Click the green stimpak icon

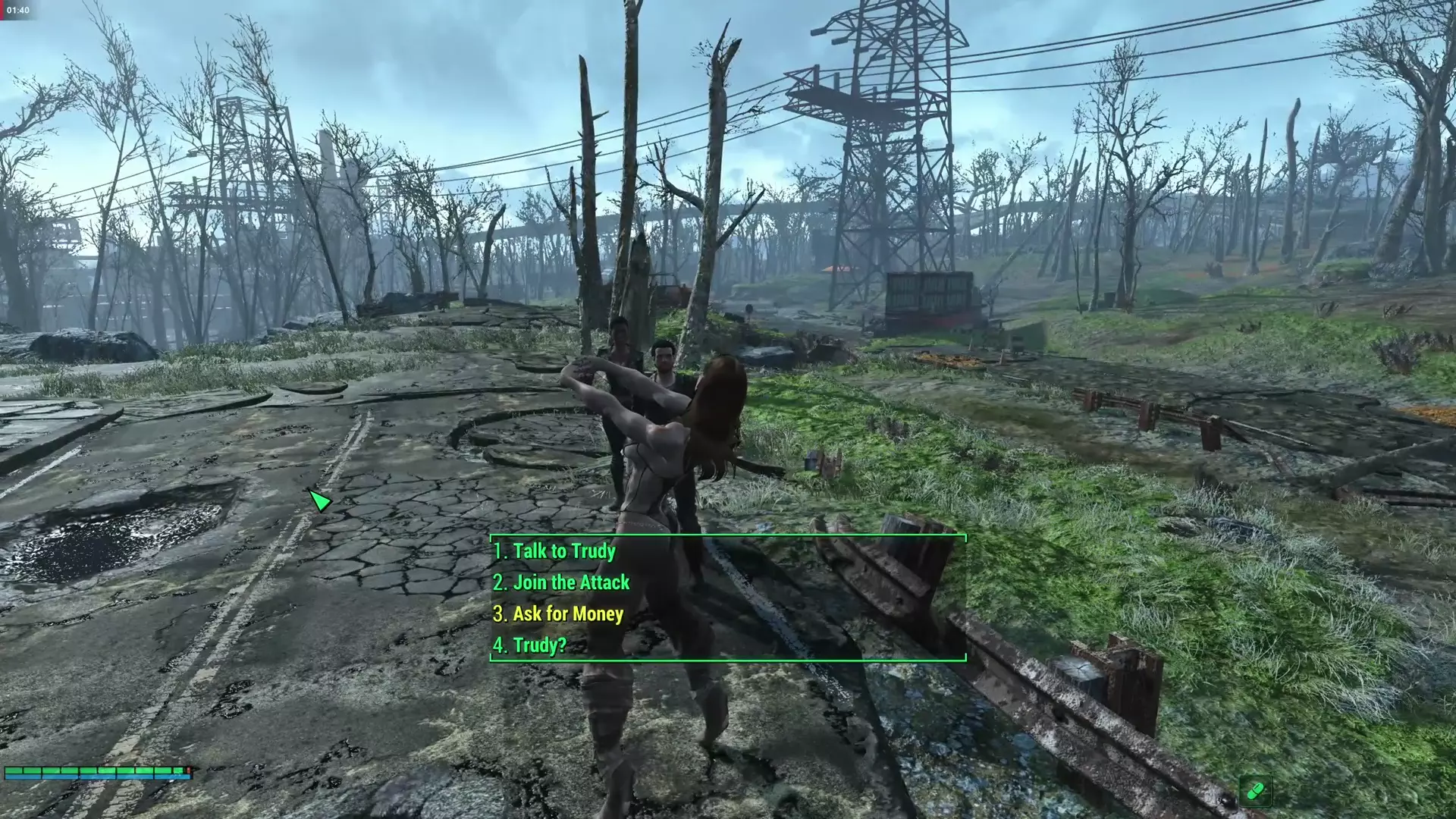pyautogui.click(x=1255, y=791)
